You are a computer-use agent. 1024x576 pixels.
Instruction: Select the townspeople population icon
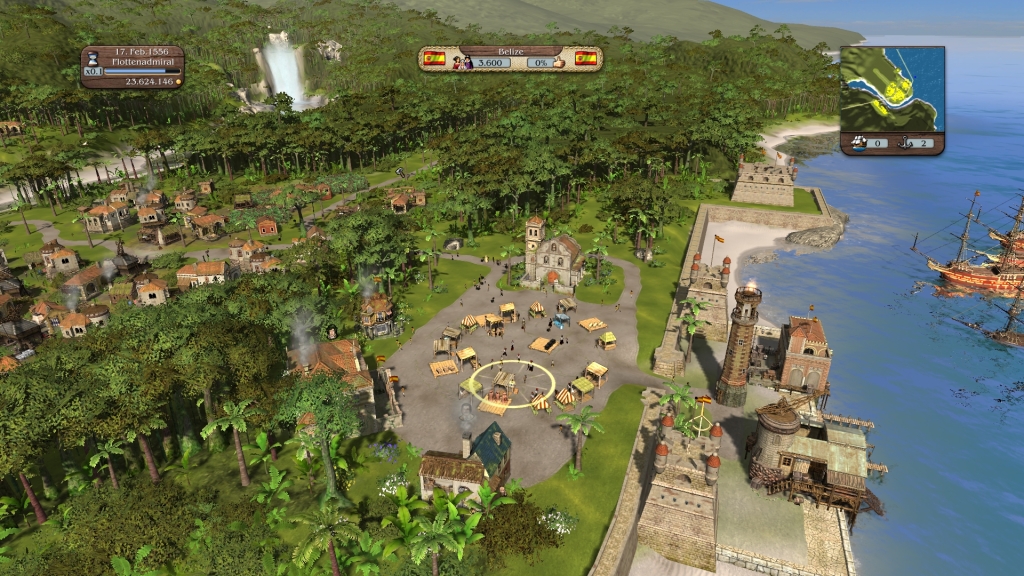(461, 62)
